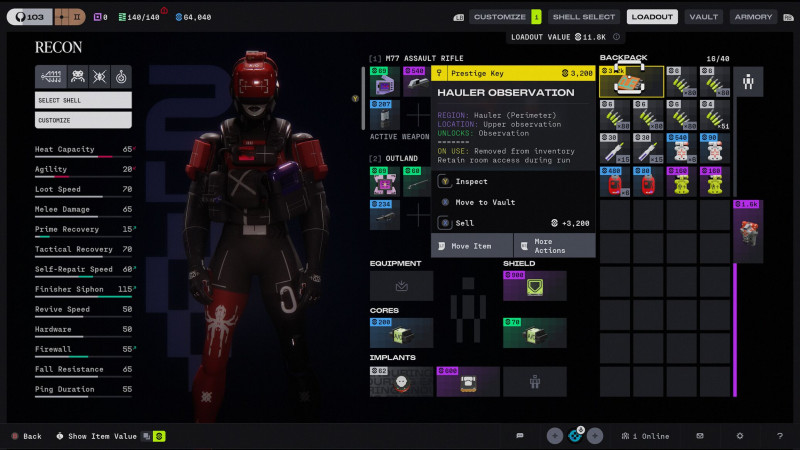Viewport: 800px width, 450px height.
Task: Move the Prestige Key to Vault
Action: pos(485,202)
